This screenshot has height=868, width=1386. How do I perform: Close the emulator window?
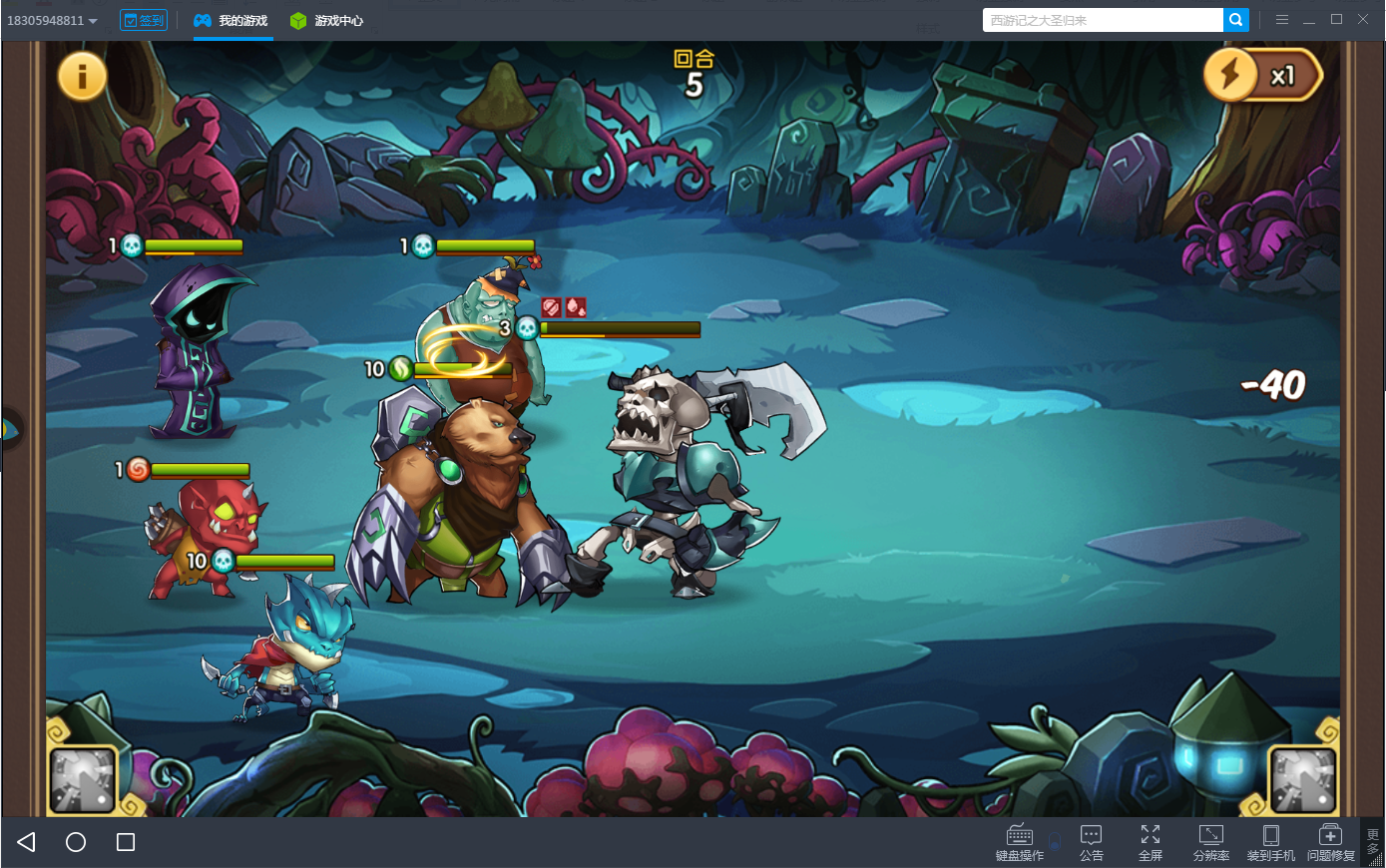click(x=1363, y=19)
